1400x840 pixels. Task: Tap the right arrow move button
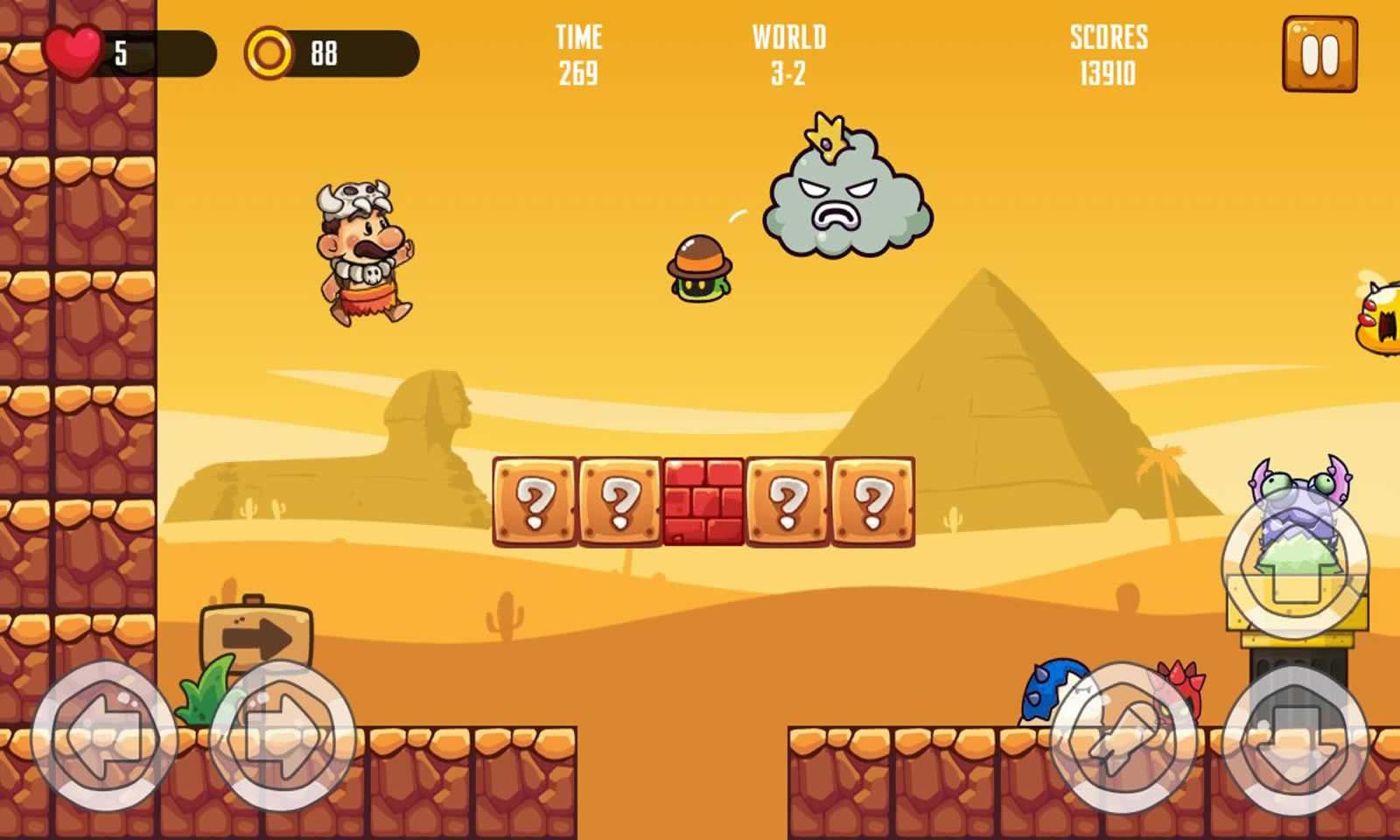(x=282, y=738)
